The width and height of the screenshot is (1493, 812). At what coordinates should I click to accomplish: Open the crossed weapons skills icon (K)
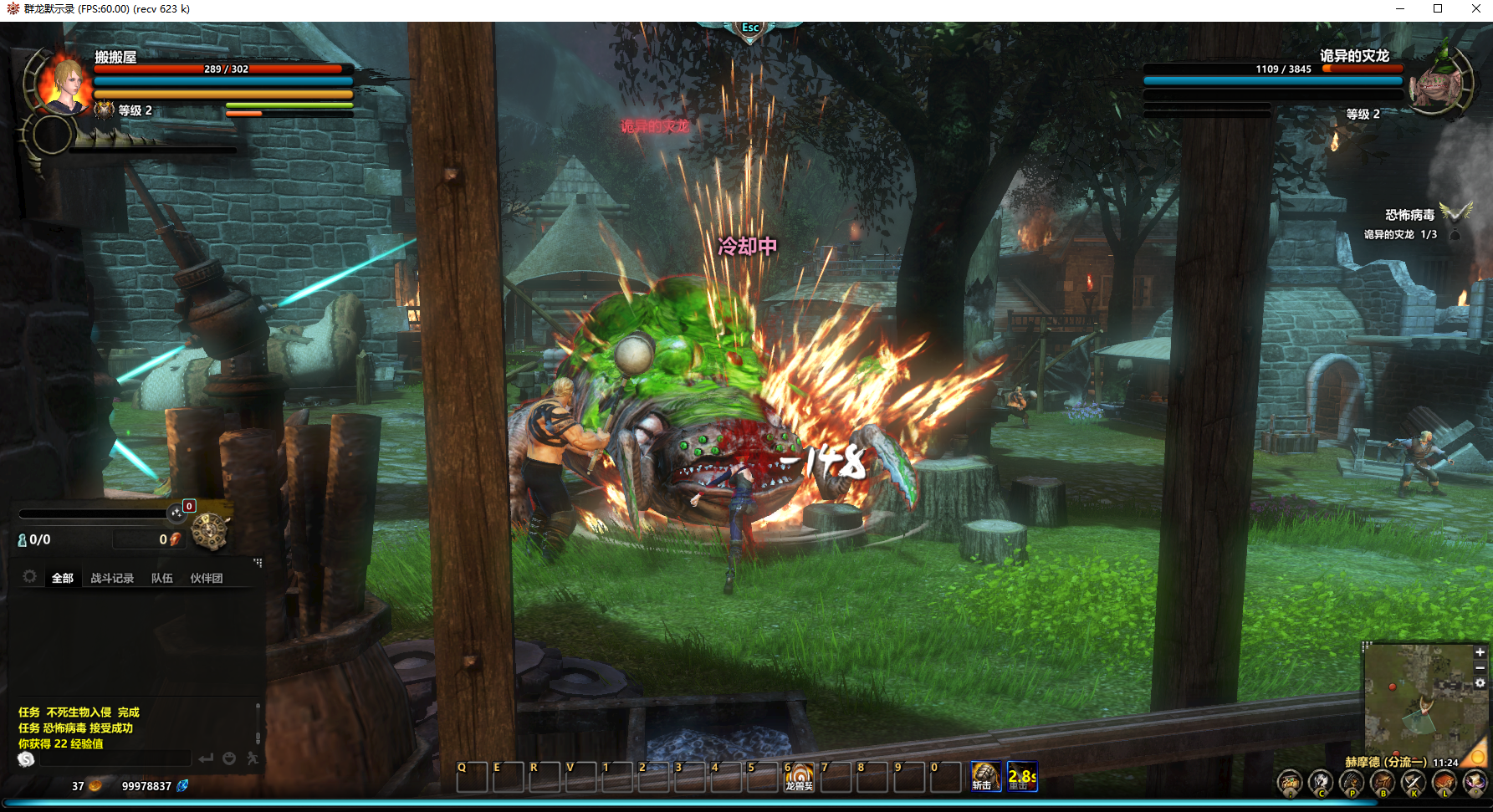pos(1414,784)
